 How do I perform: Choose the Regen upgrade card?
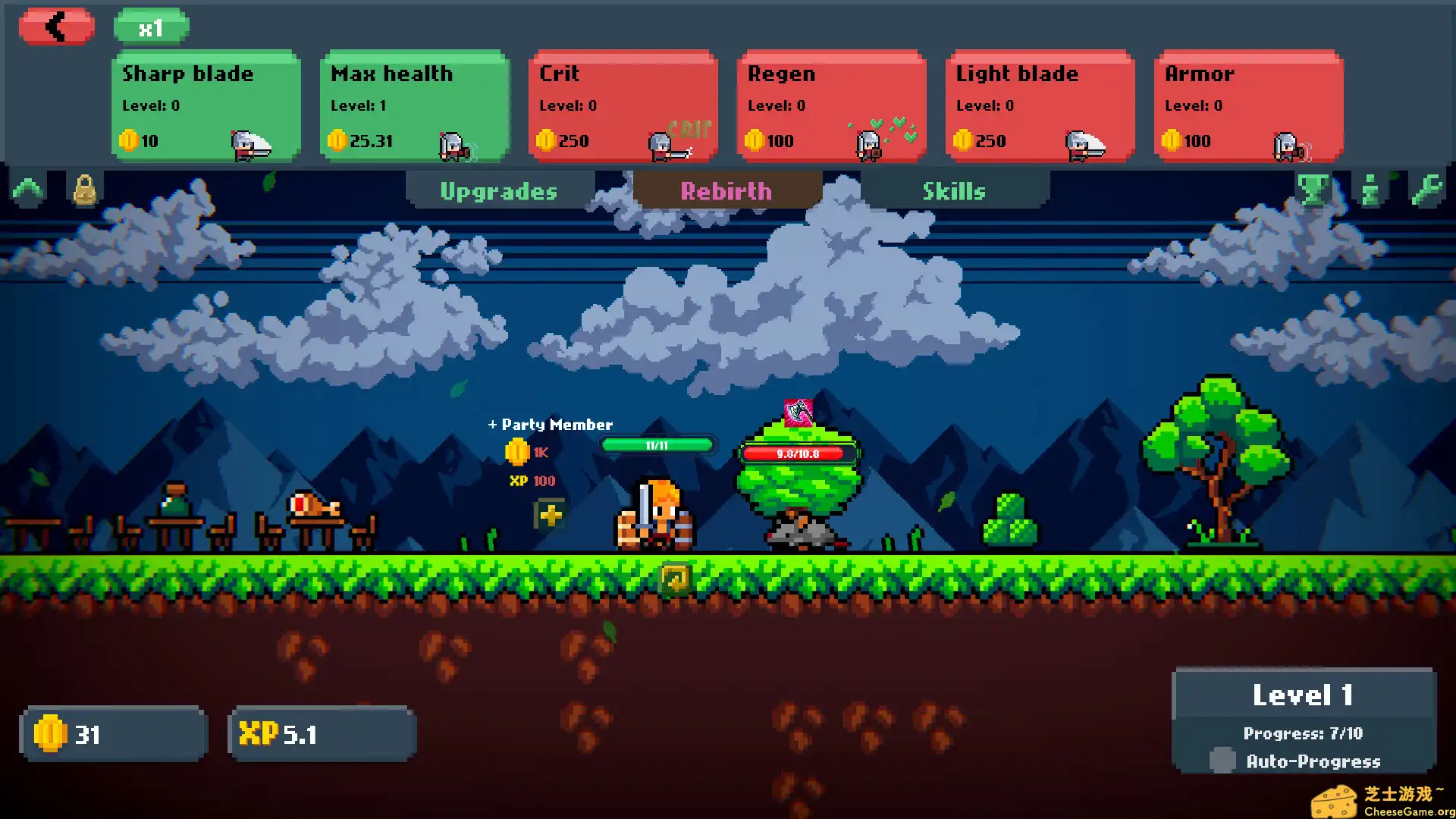pyautogui.click(x=831, y=106)
